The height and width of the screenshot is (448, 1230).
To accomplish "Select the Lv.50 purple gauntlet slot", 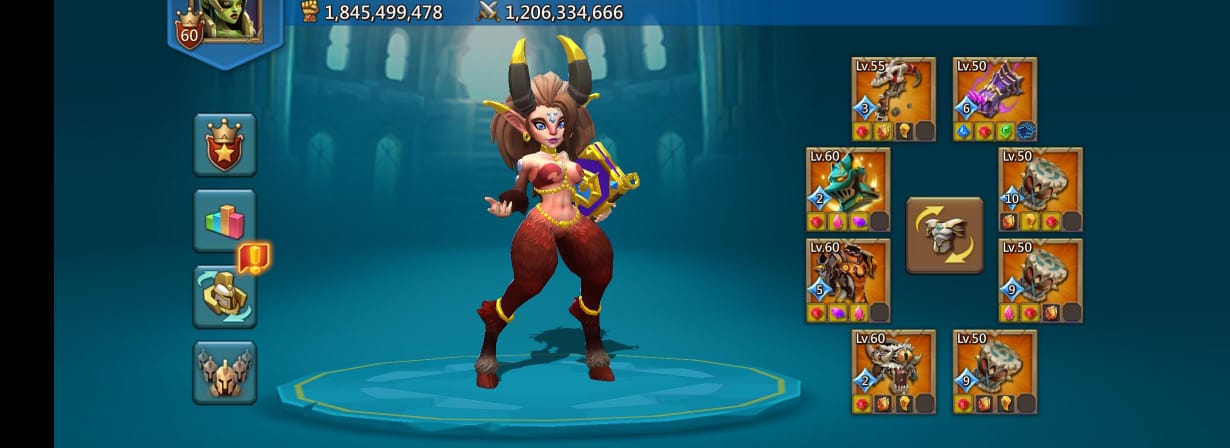I will (994, 98).
